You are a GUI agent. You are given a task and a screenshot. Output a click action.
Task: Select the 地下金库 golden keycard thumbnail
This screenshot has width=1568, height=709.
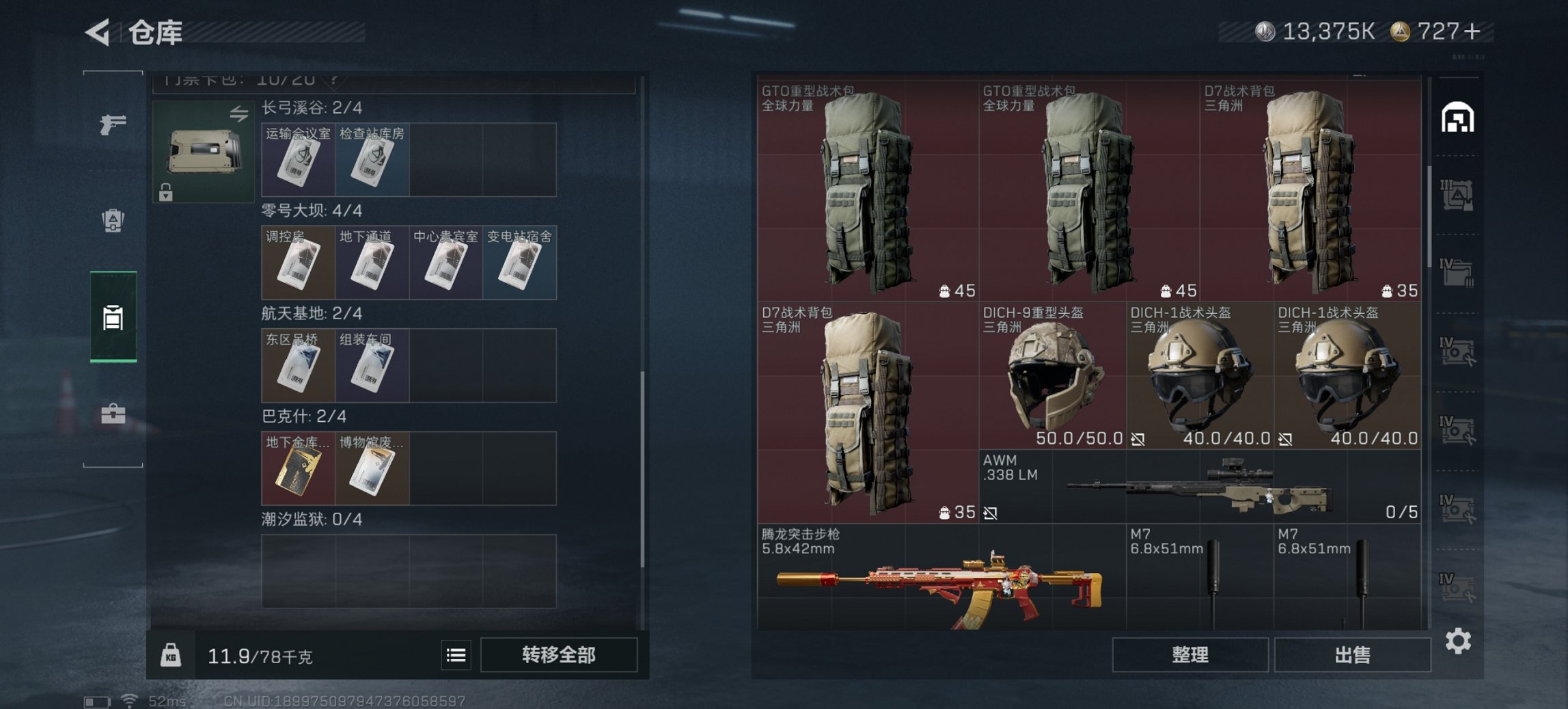point(299,468)
